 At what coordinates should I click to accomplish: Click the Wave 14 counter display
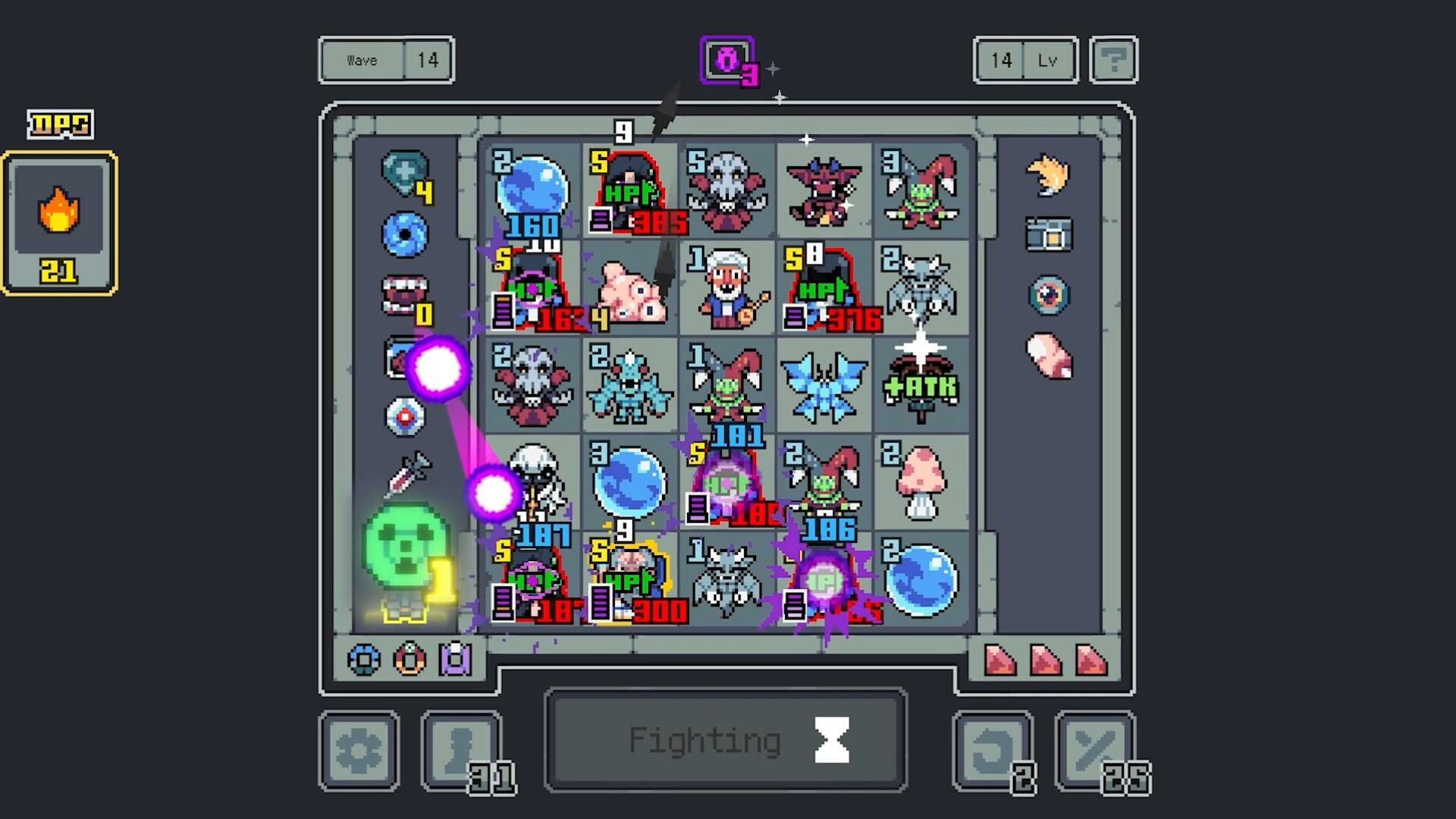click(385, 60)
